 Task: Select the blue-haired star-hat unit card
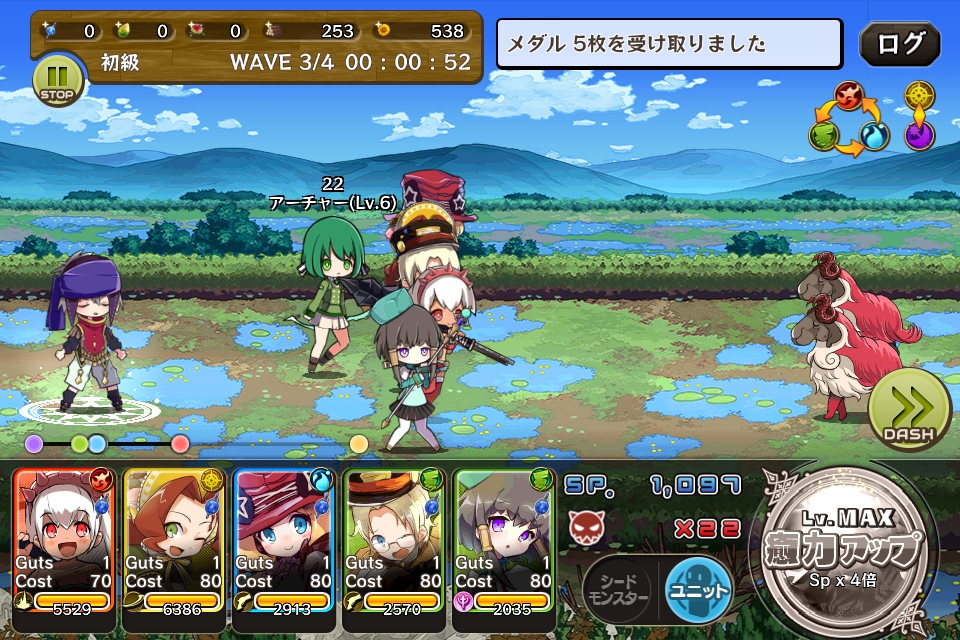[x=283, y=540]
